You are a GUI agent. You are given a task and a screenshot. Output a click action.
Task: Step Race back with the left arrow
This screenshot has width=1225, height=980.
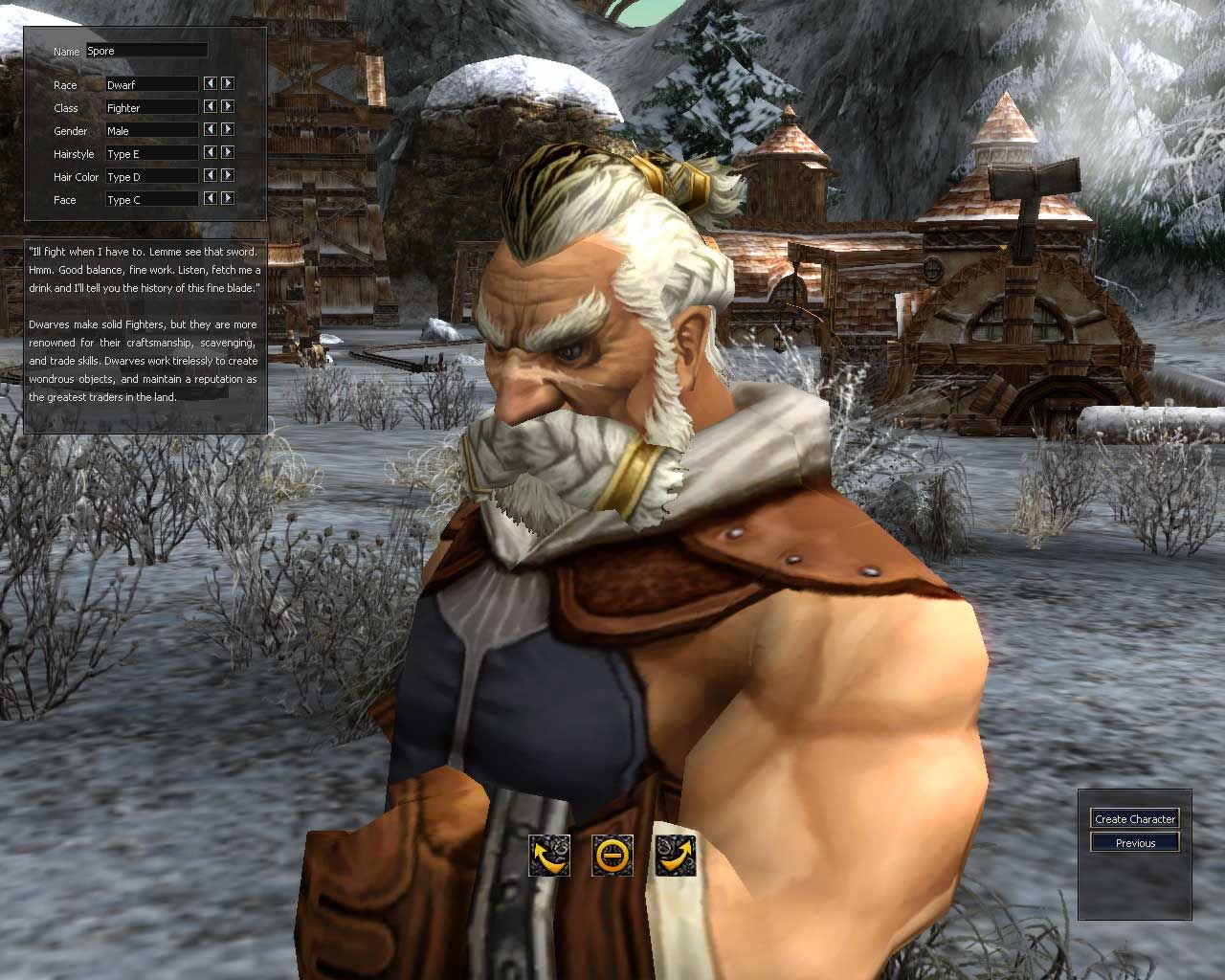[x=209, y=83]
